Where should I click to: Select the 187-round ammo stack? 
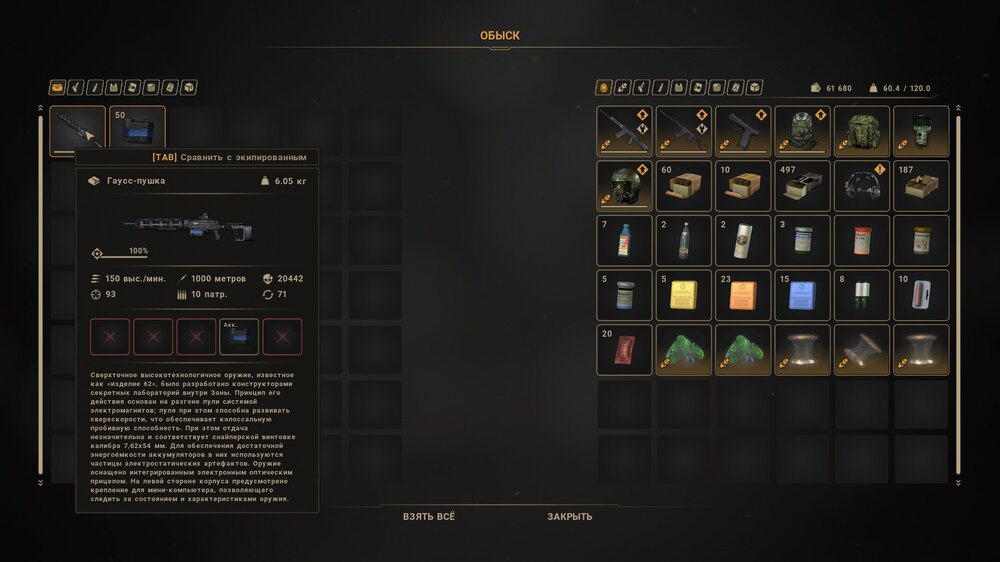(x=921, y=186)
